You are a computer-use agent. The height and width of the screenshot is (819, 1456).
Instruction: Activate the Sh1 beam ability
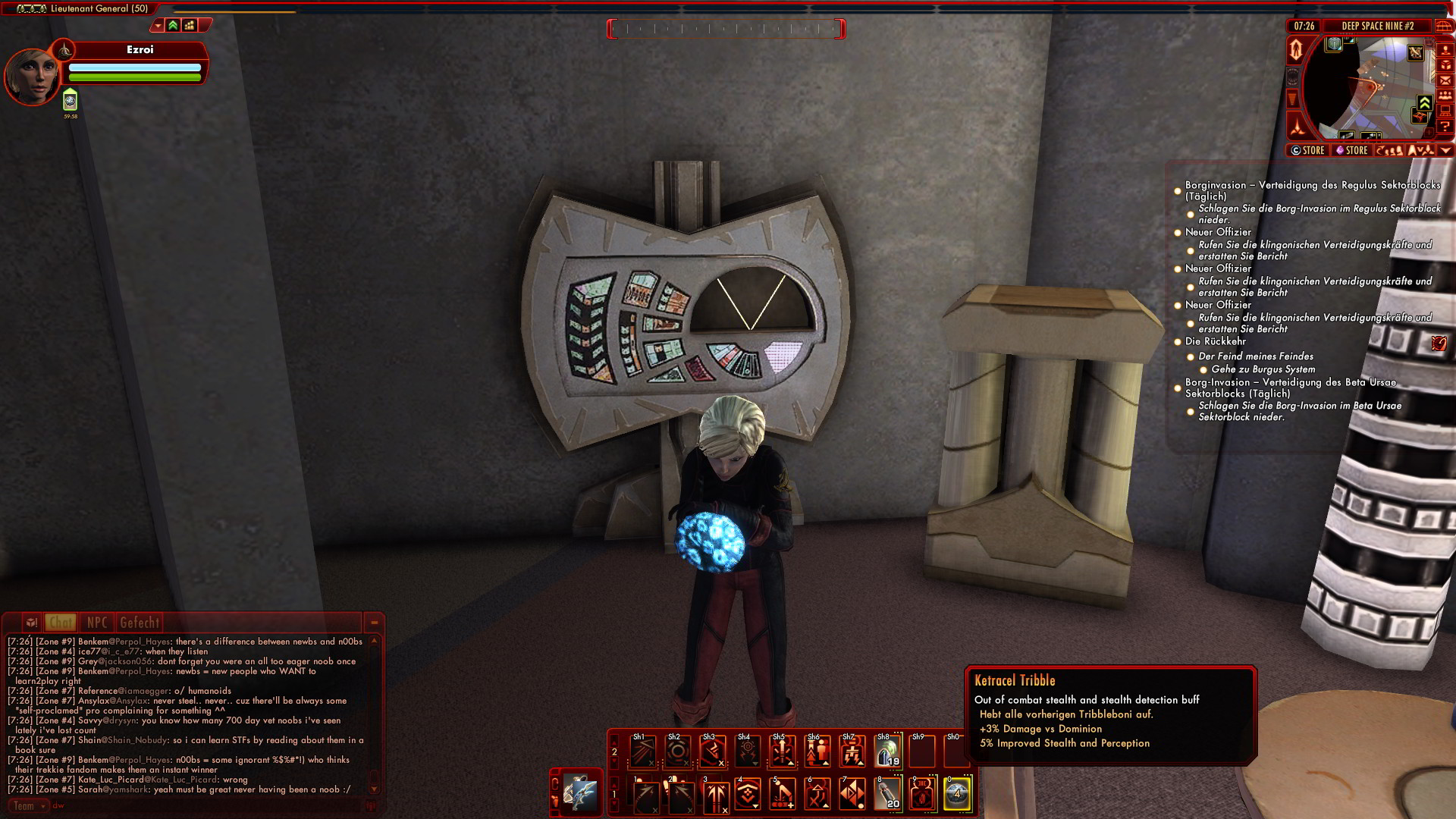coord(643,752)
